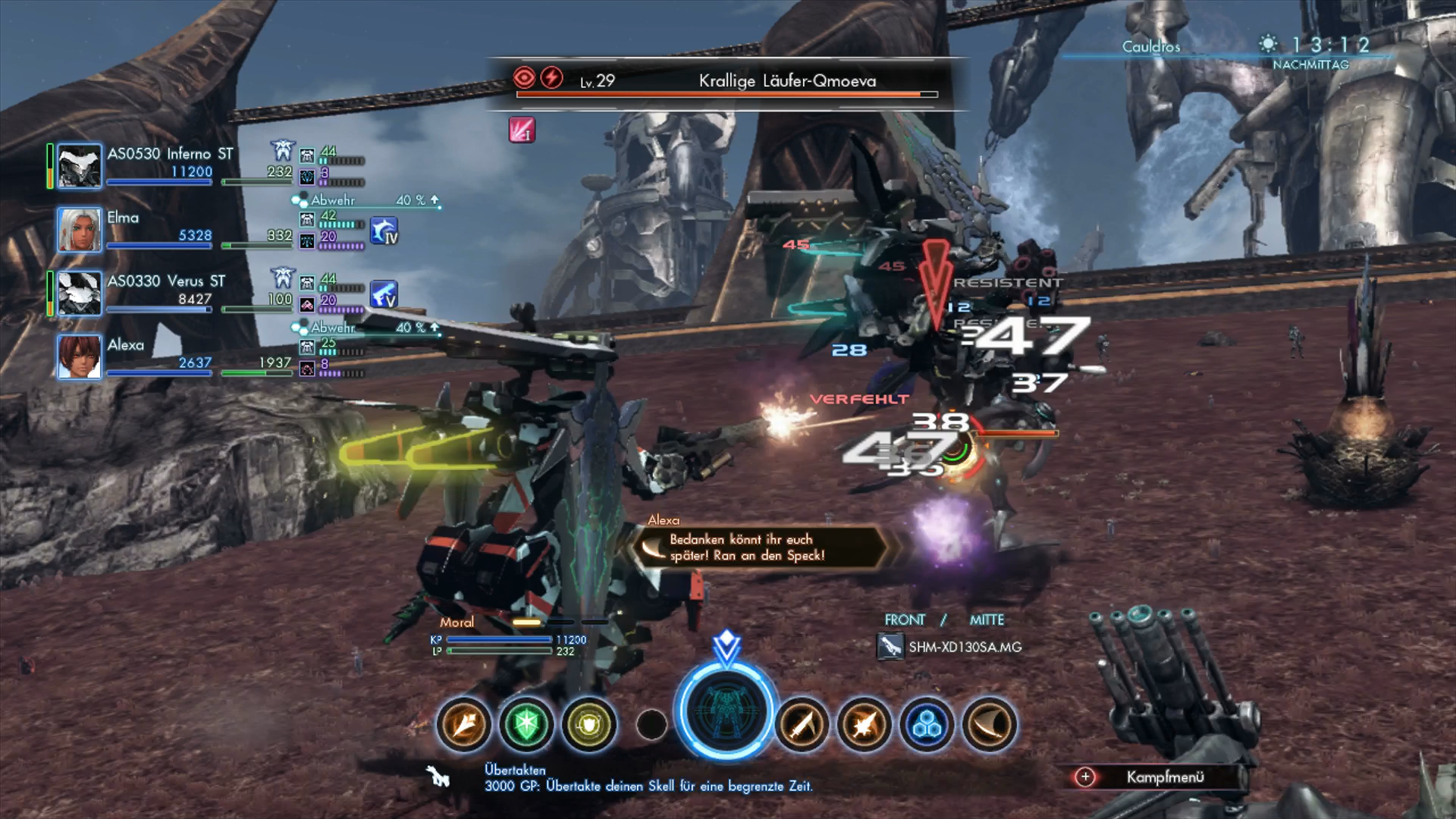1456x819 pixels.
Task: Fire the orange burst-strike art
Action: pos(864,725)
